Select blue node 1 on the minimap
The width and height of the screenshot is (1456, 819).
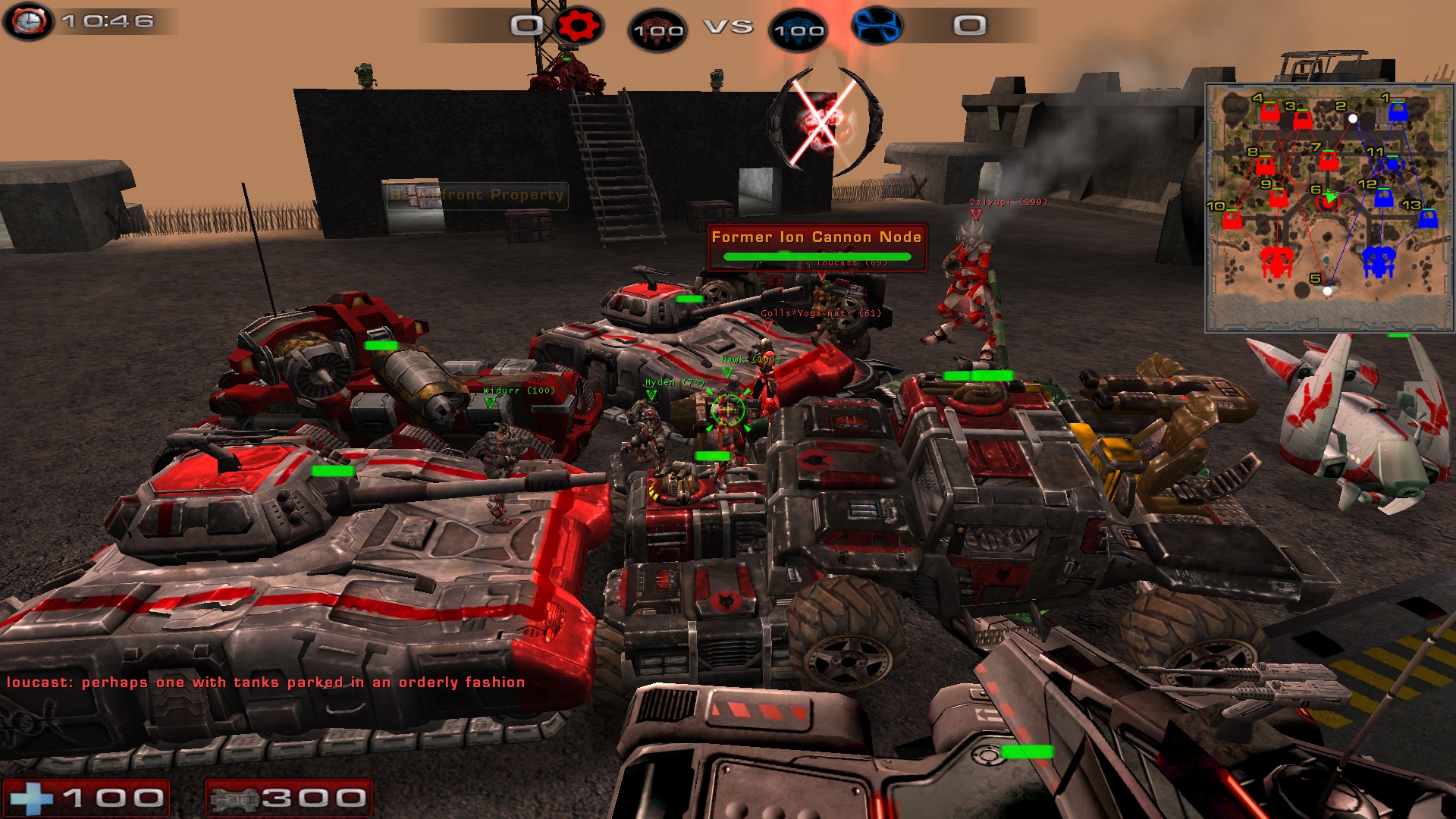[x=1398, y=112]
